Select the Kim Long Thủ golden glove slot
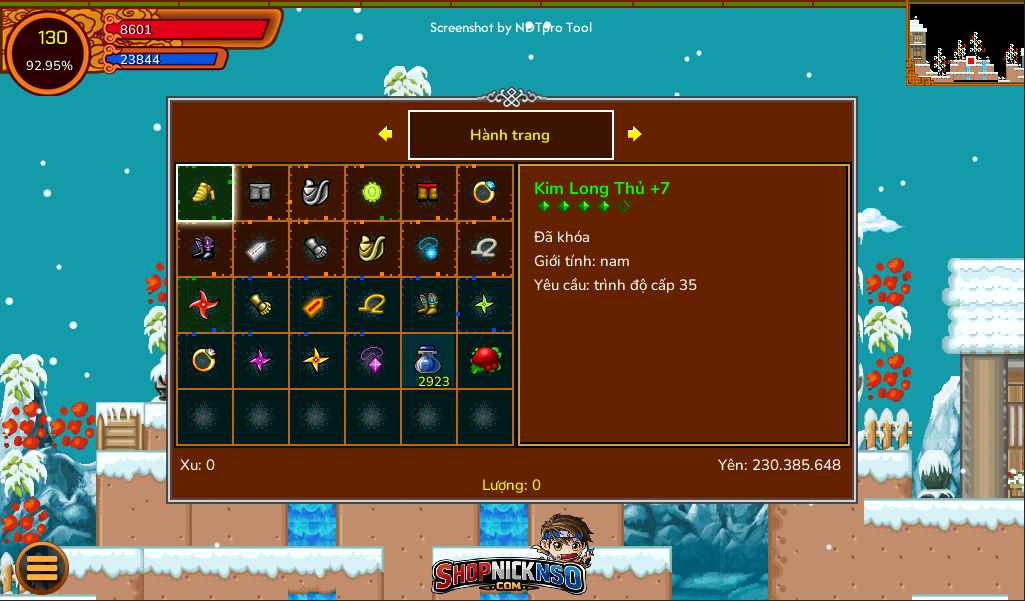Viewport: 1025px width, 601px height. pyautogui.click(x=205, y=193)
